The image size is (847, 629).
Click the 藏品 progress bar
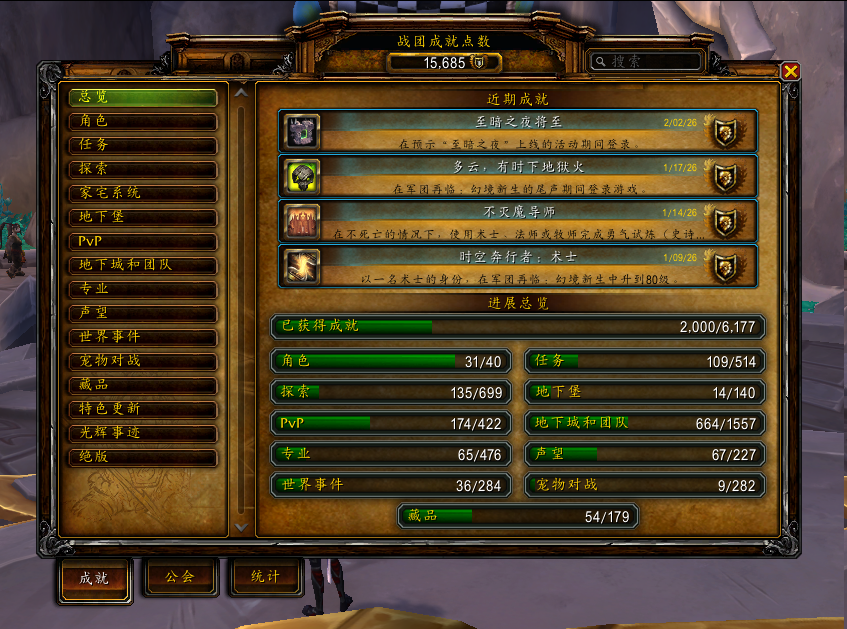point(517,516)
